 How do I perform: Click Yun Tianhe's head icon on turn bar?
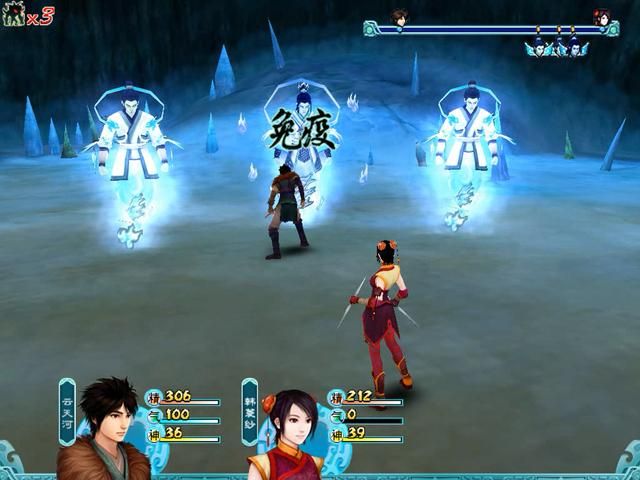coord(399,17)
